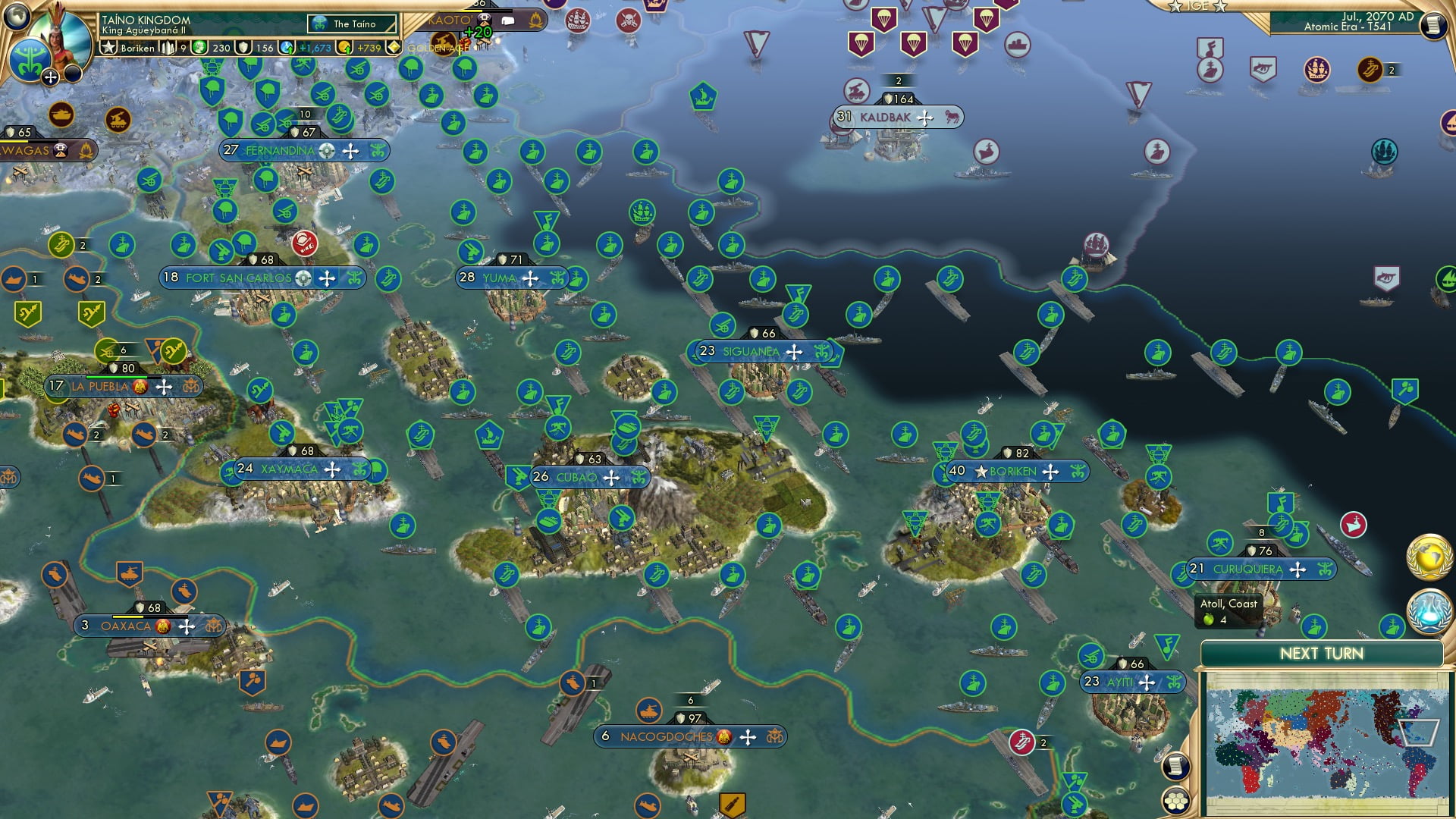Expand the leader panel using the plus button under the portrait
Image resolution: width=1456 pixels, height=819 pixels.
(x=50, y=76)
